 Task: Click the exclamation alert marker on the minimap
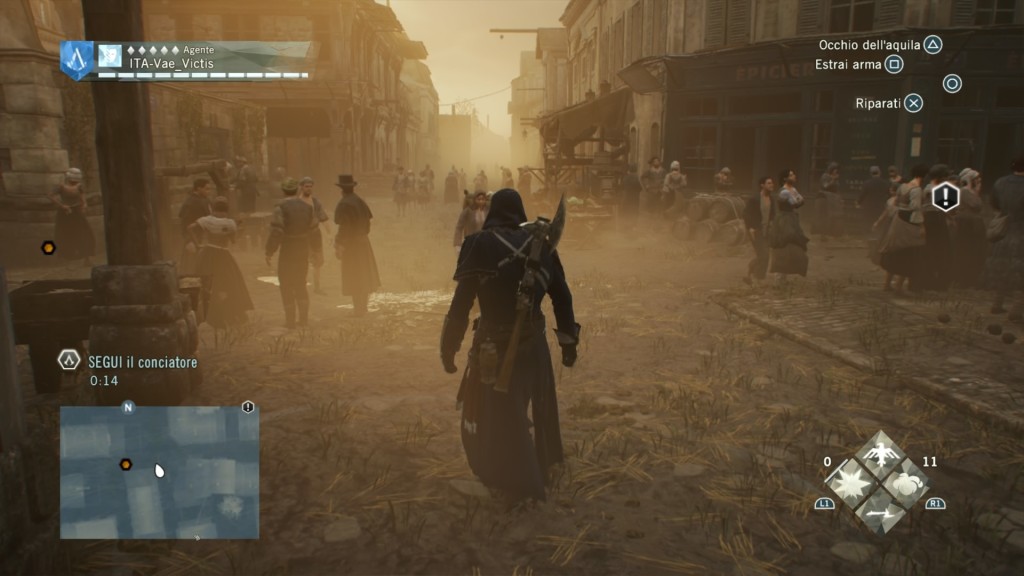[x=248, y=407]
